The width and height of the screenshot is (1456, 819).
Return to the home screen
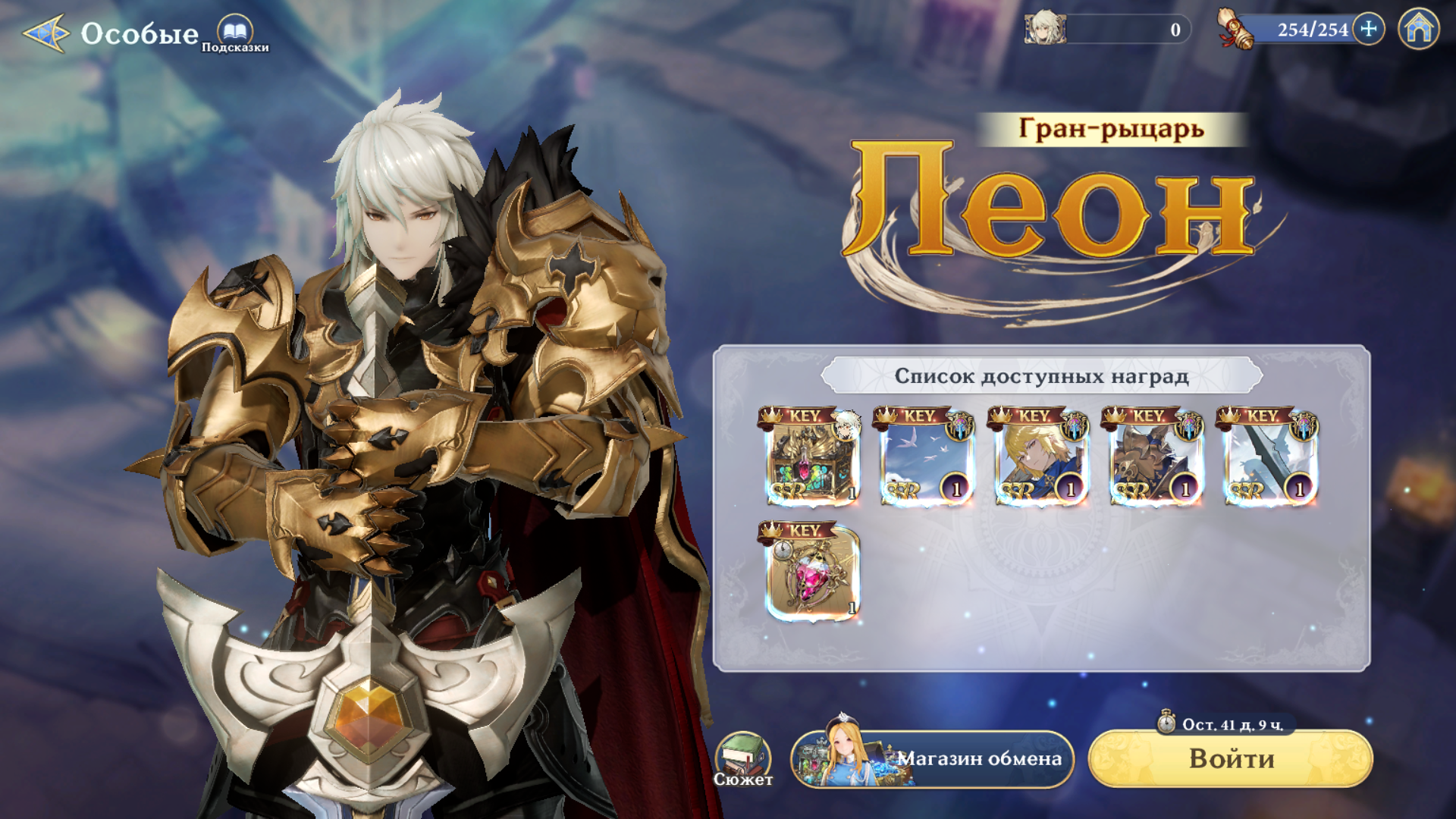pos(1418,30)
